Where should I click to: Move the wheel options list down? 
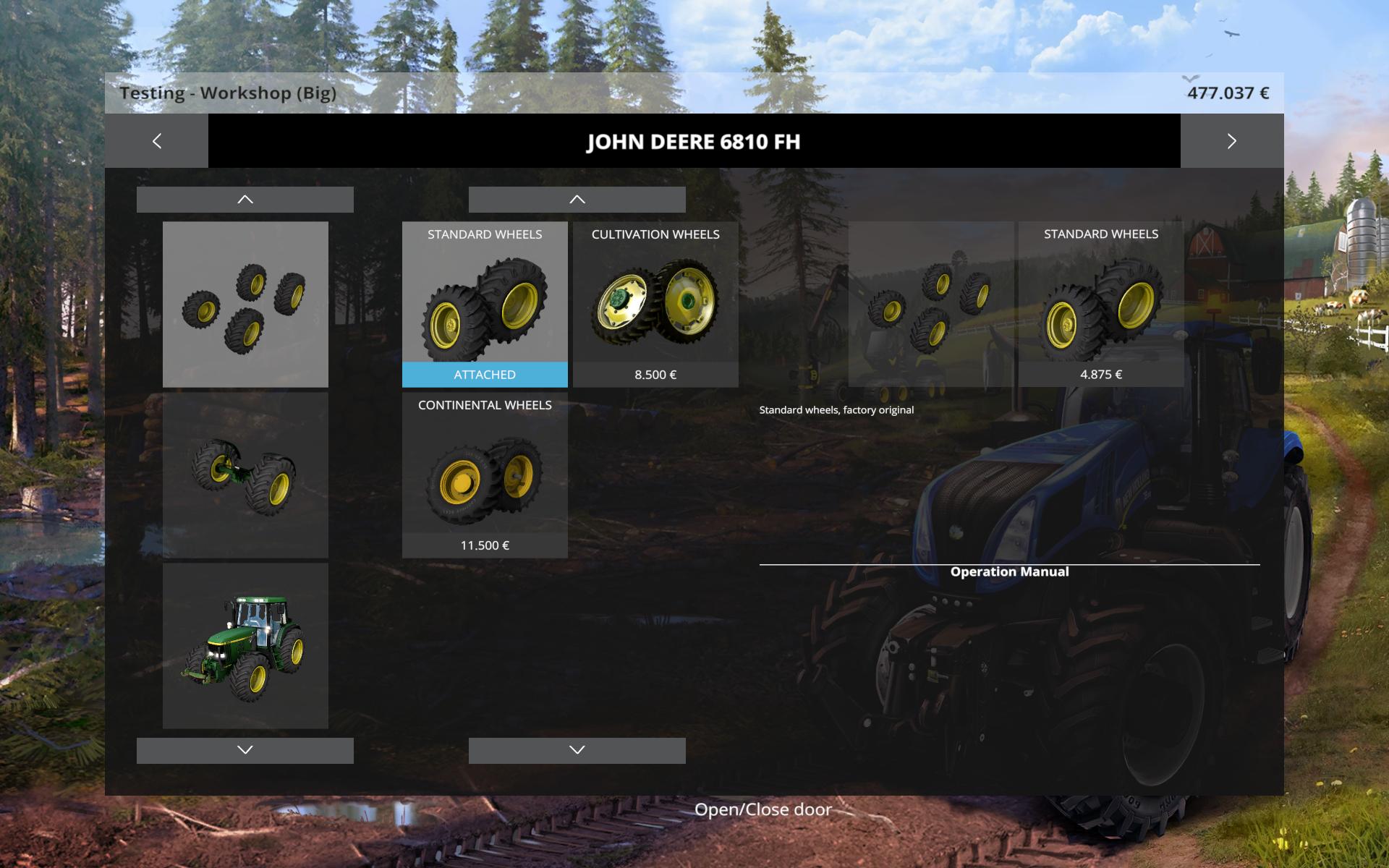[x=577, y=750]
